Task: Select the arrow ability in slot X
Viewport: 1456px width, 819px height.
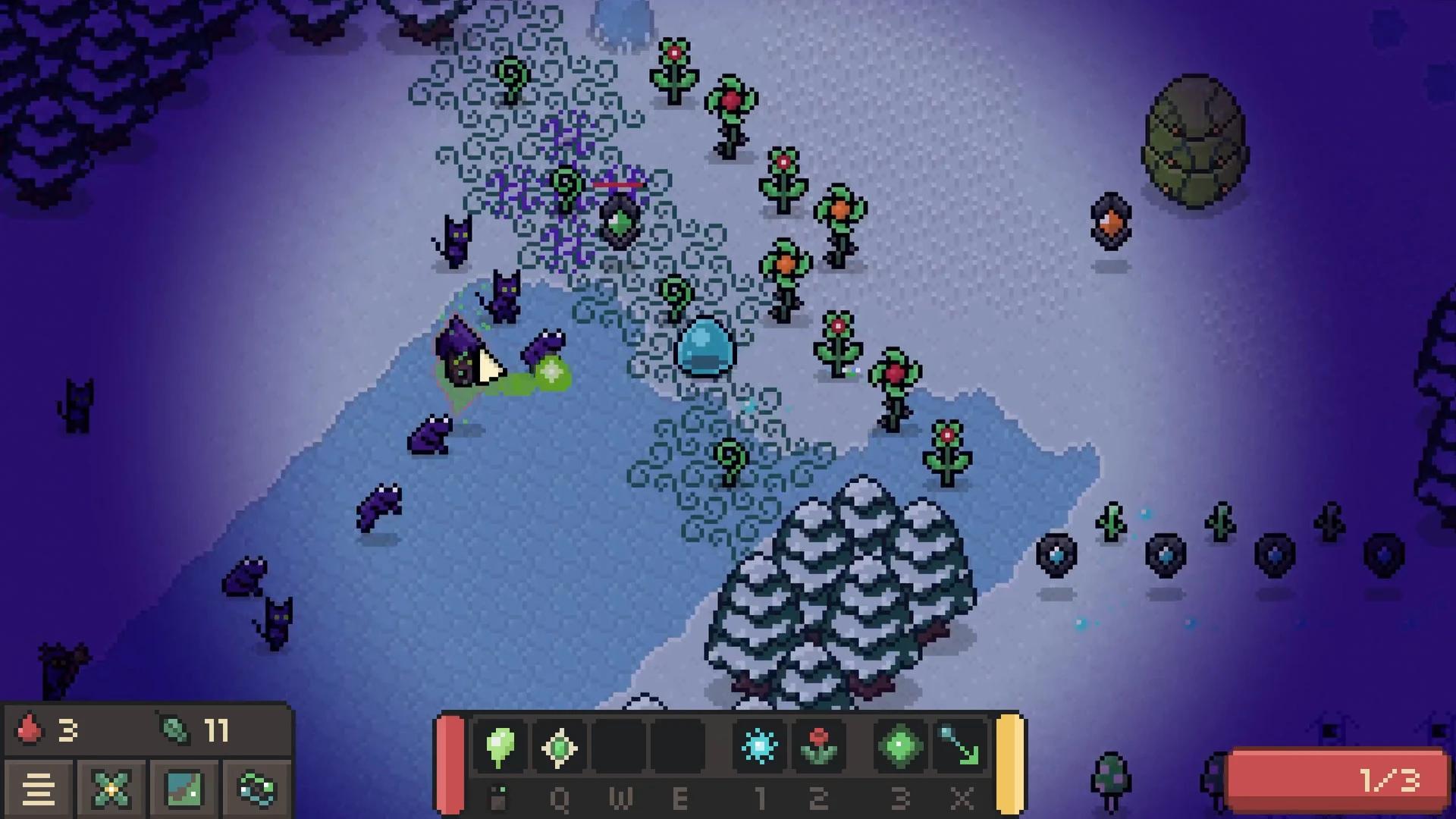Action: point(960,748)
